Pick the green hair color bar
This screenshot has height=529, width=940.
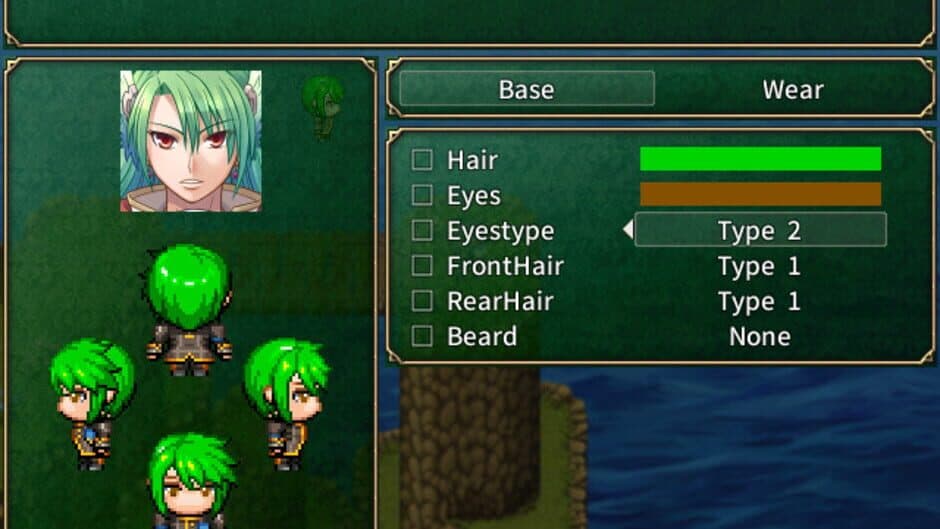[760, 159]
